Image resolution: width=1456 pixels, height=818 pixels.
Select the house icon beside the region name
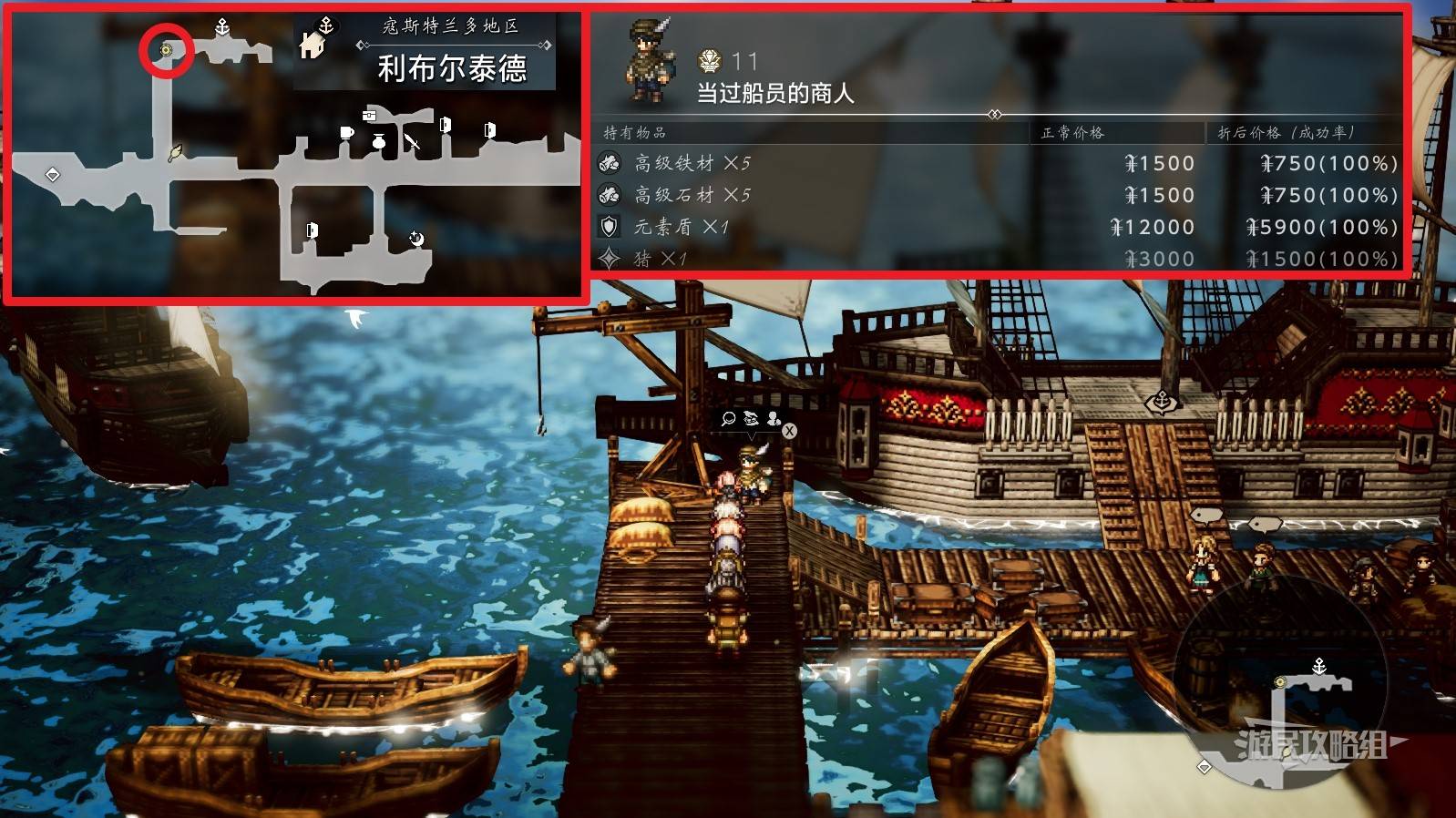point(312,44)
